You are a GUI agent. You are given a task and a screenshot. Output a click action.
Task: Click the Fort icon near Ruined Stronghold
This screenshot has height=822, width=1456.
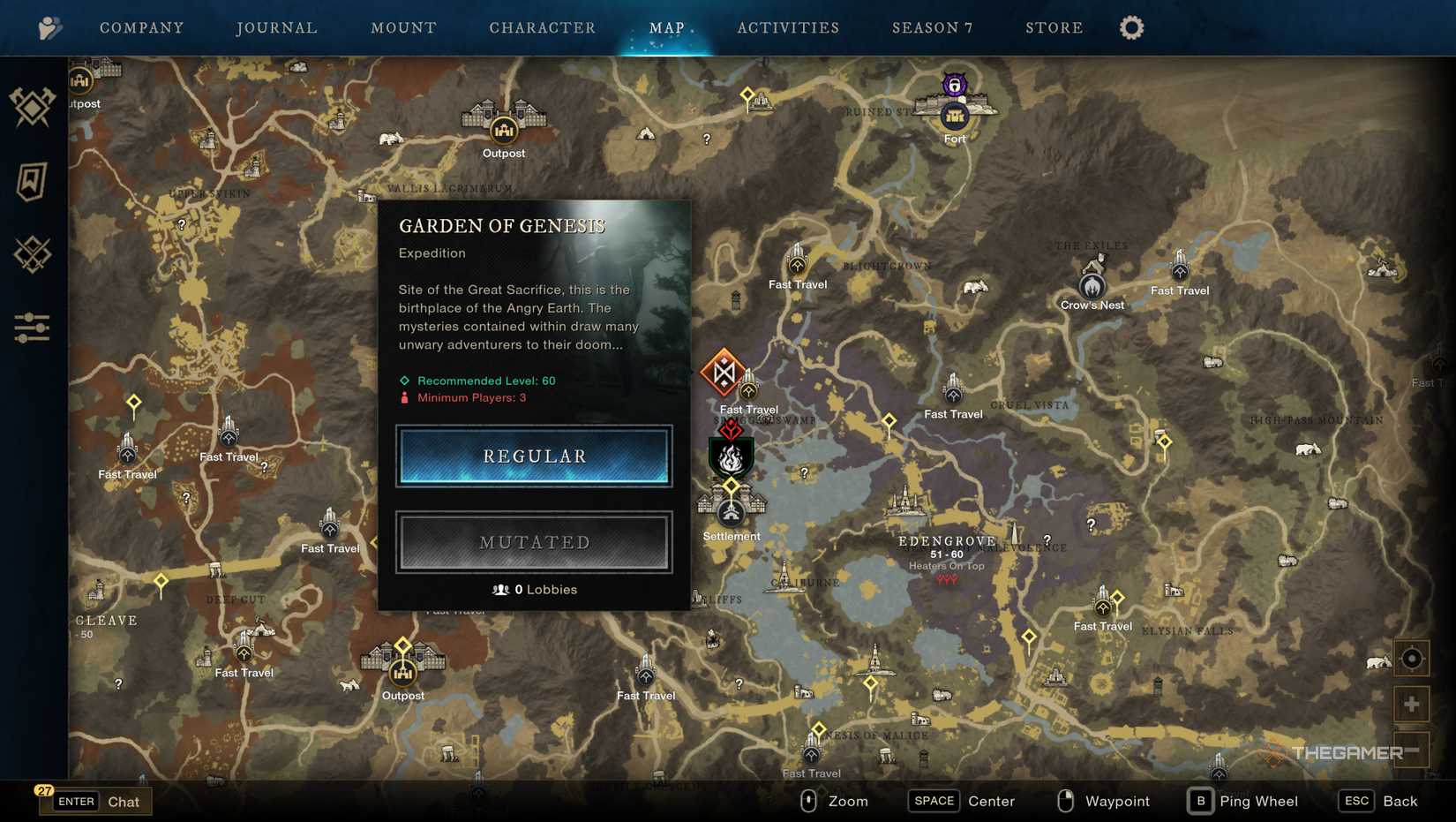tap(955, 116)
